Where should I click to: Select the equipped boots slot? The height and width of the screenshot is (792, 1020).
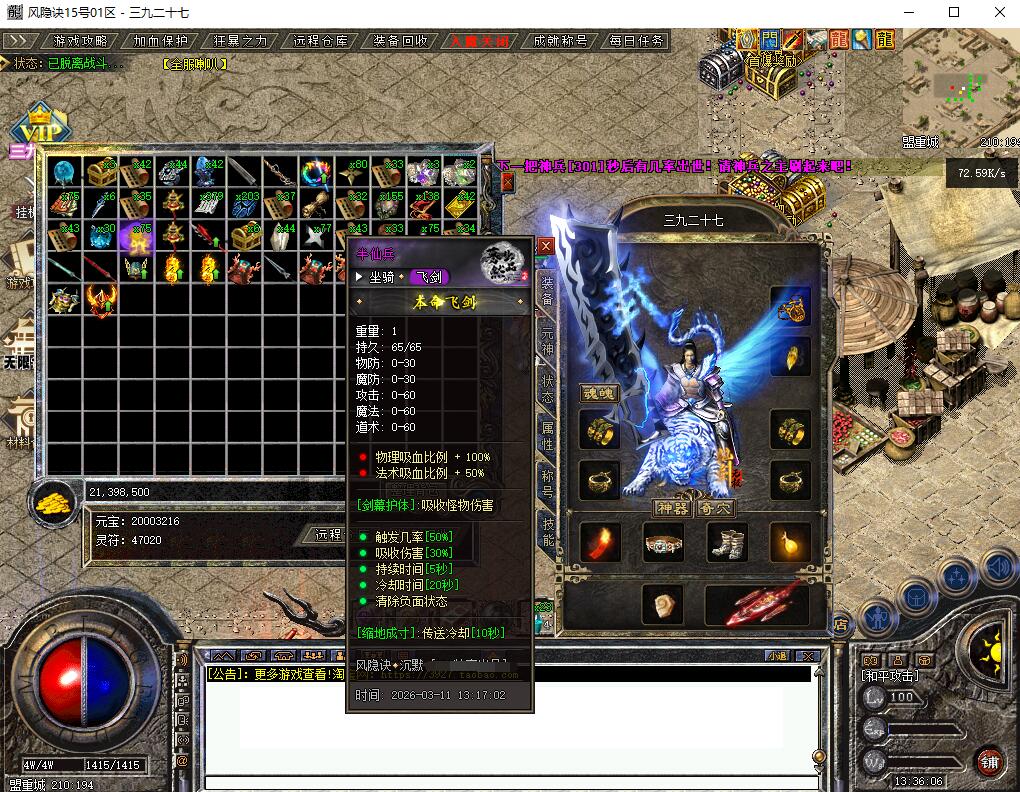click(x=727, y=543)
